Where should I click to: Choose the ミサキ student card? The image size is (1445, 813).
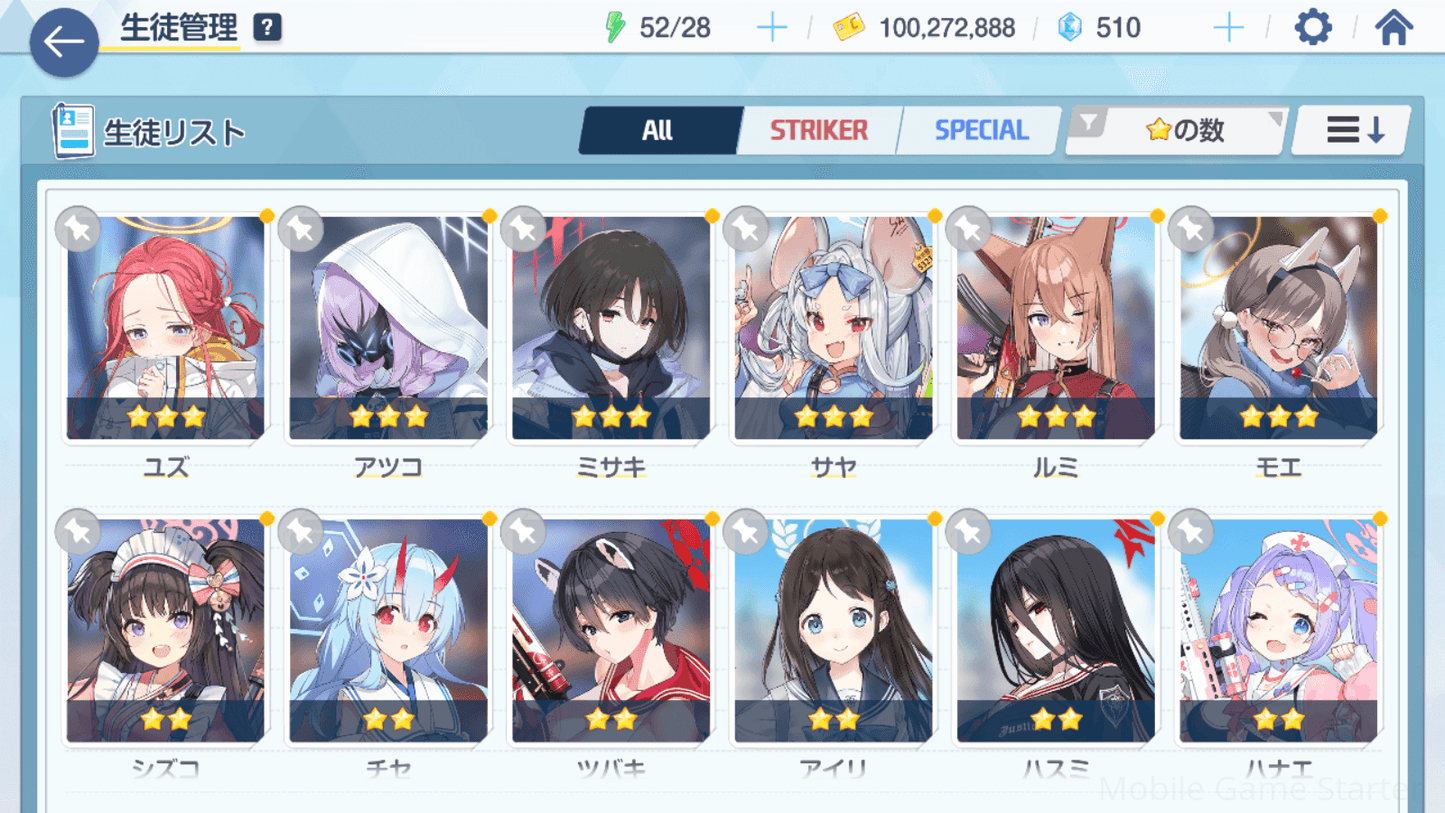pyautogui.click(x=611, y=328)
